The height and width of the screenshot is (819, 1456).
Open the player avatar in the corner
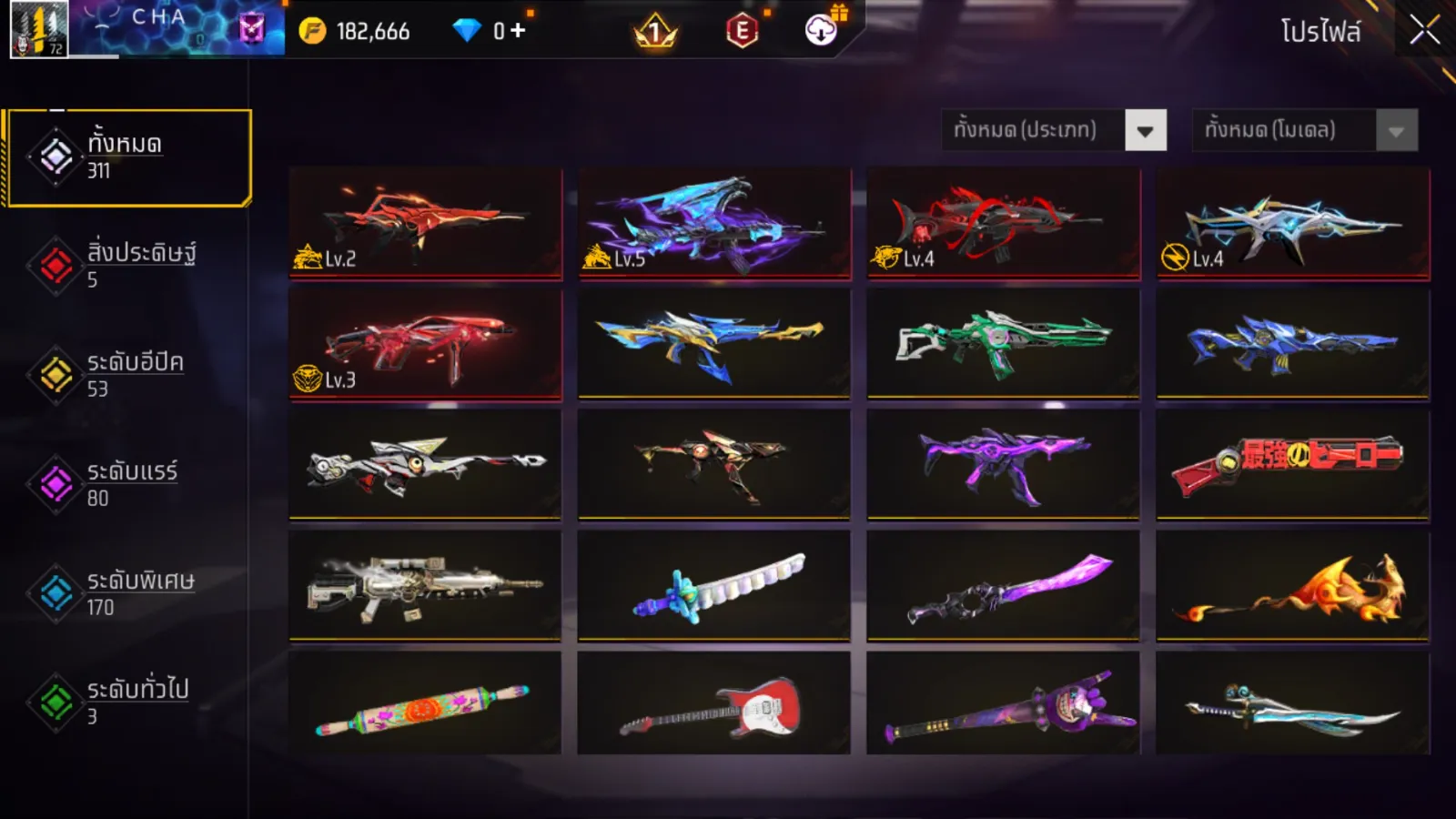pyautogui.click(x=38, y=29)
